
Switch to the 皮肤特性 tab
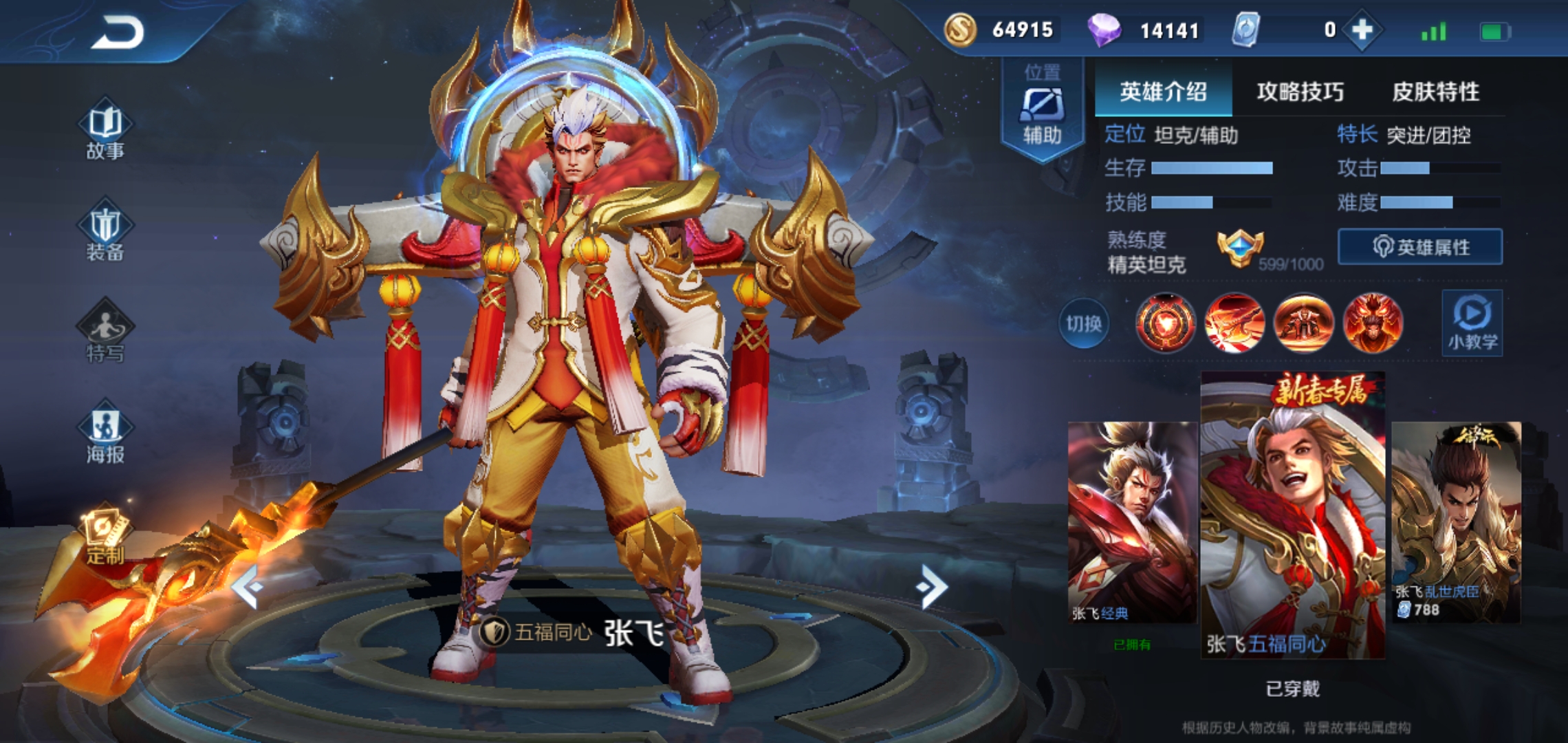[1435, 91]
